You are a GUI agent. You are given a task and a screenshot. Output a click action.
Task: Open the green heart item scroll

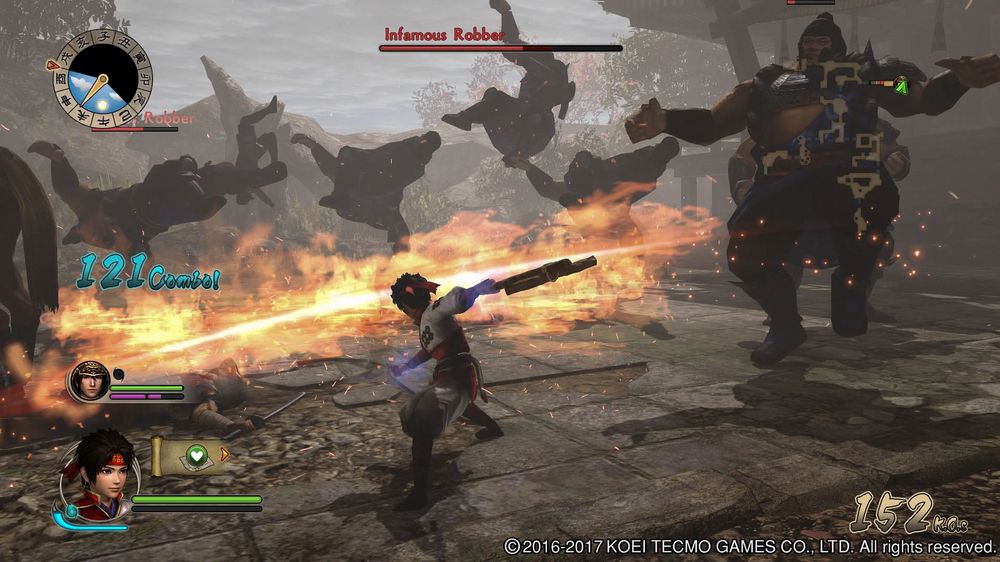click(192, 456)
